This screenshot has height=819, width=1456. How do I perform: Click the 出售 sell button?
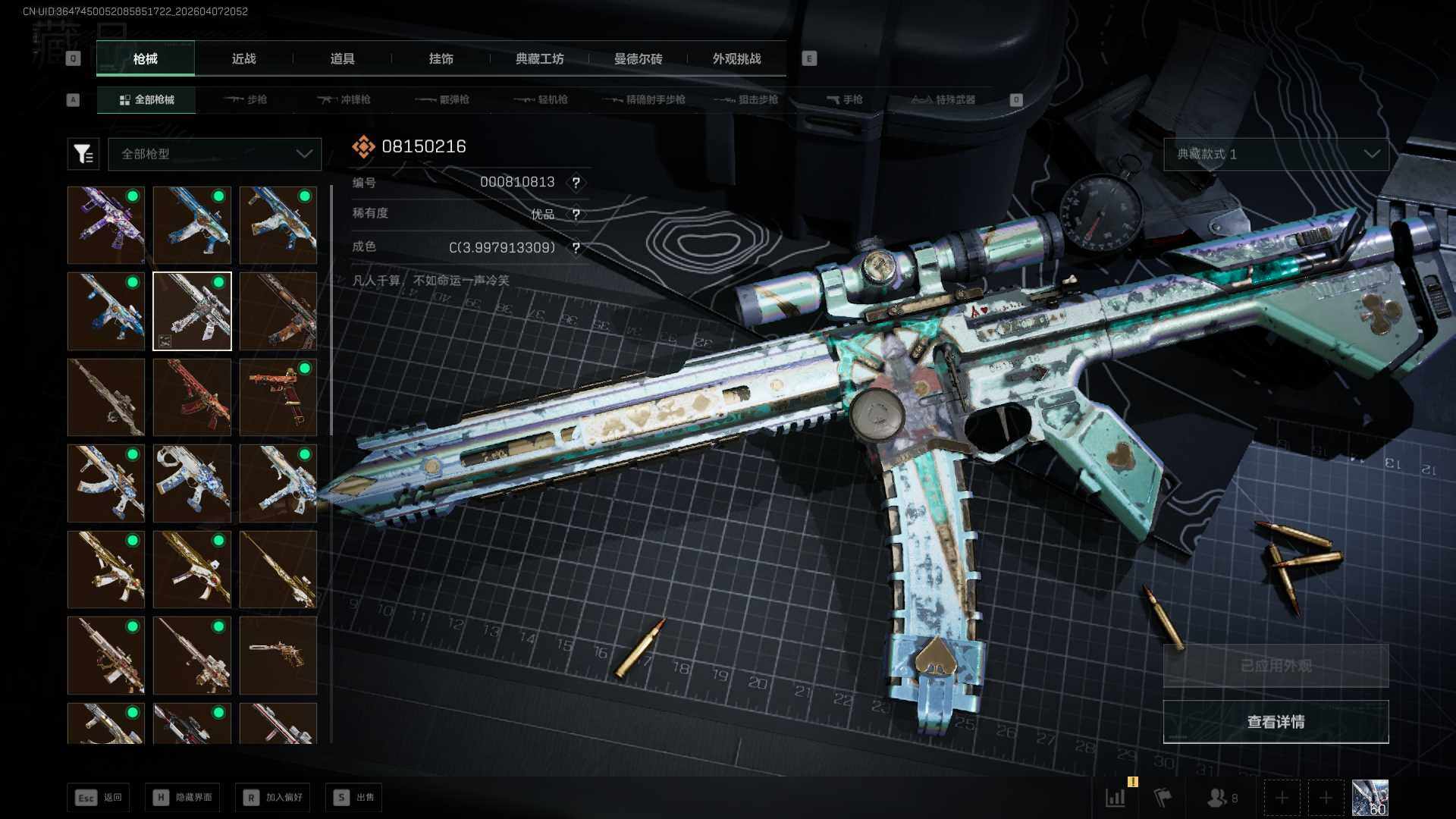point(354,797)
